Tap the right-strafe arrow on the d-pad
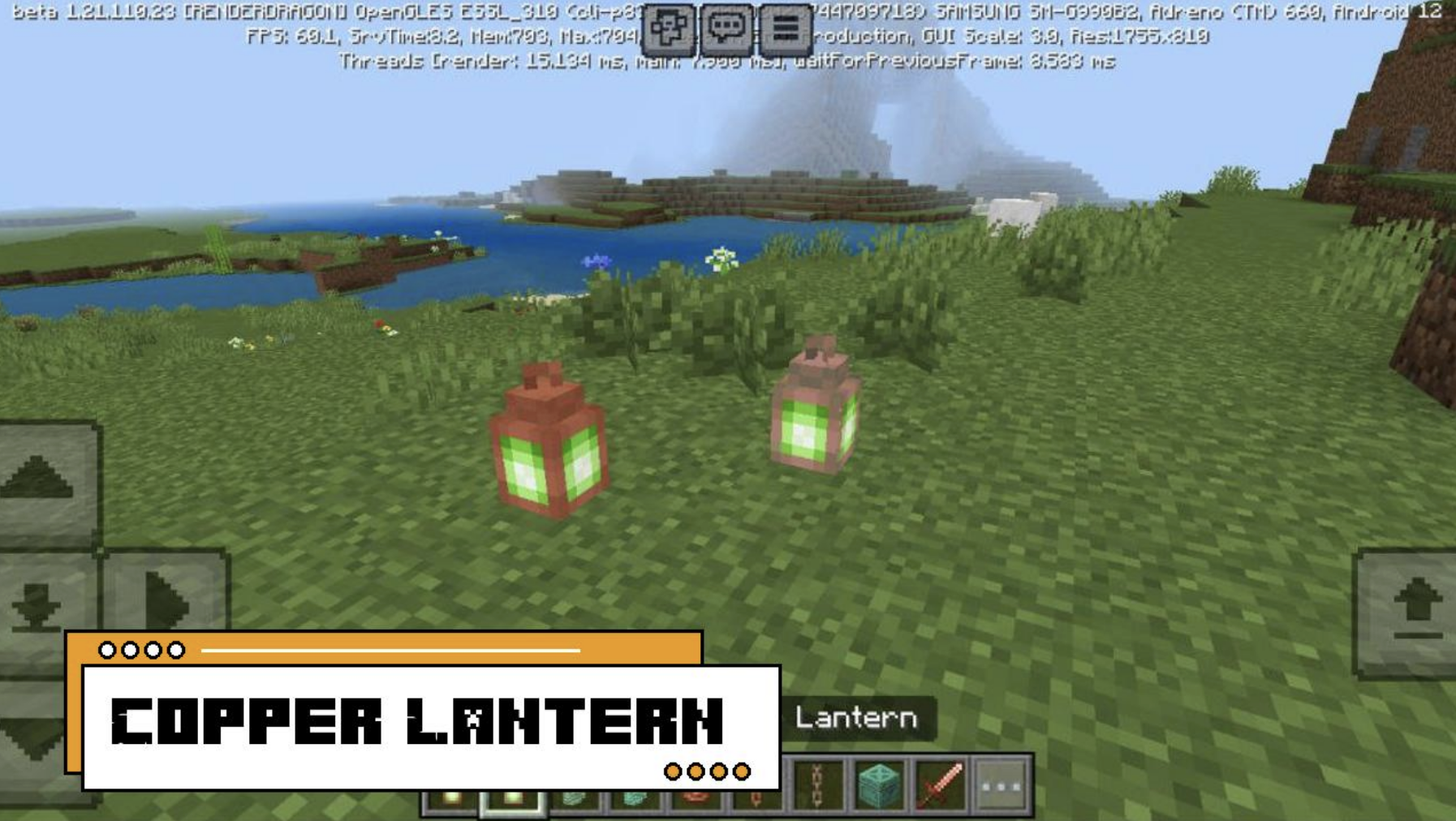 tap(166, 600)
